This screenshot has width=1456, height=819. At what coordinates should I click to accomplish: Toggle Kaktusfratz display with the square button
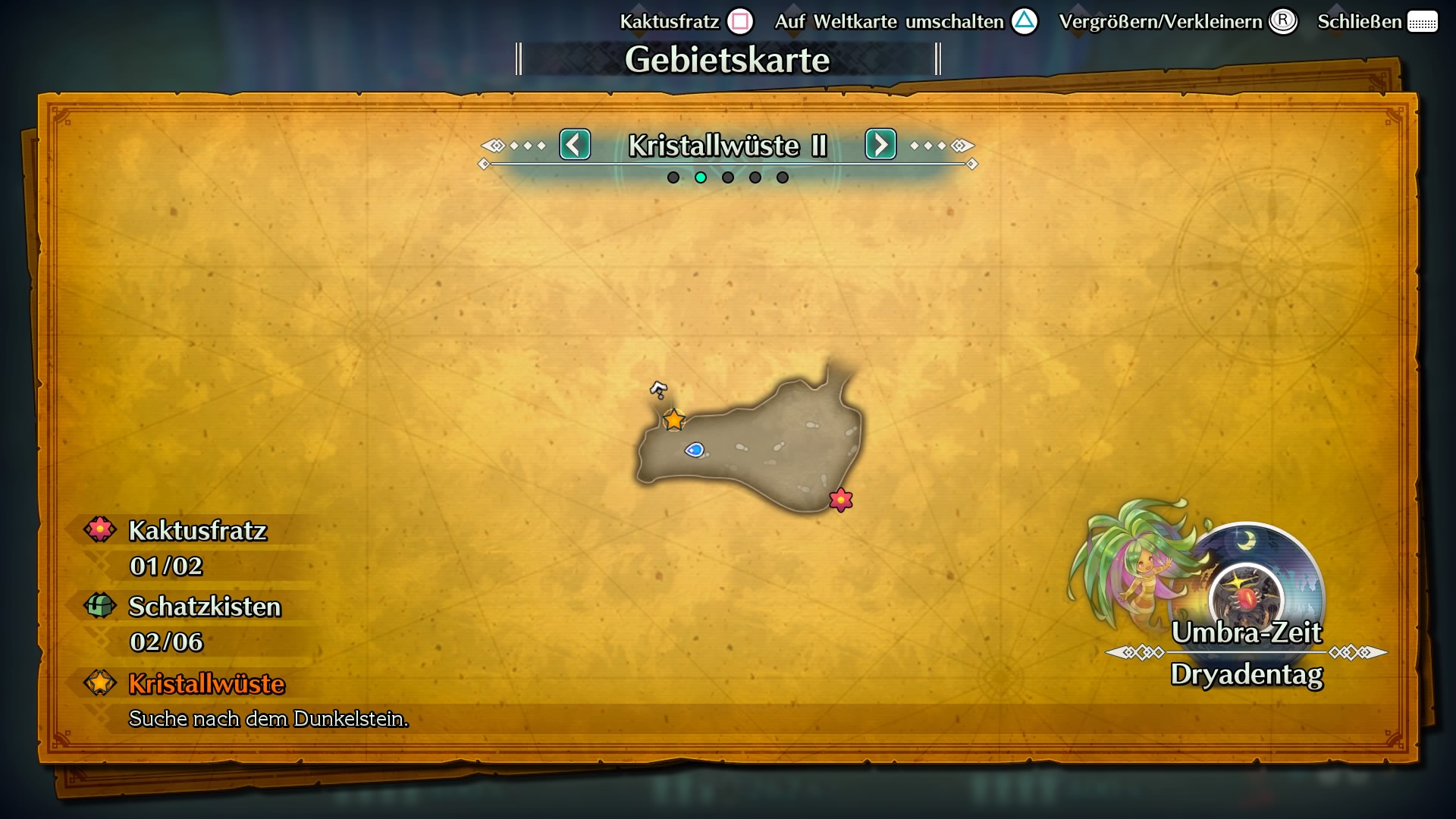tap(739, 21)
